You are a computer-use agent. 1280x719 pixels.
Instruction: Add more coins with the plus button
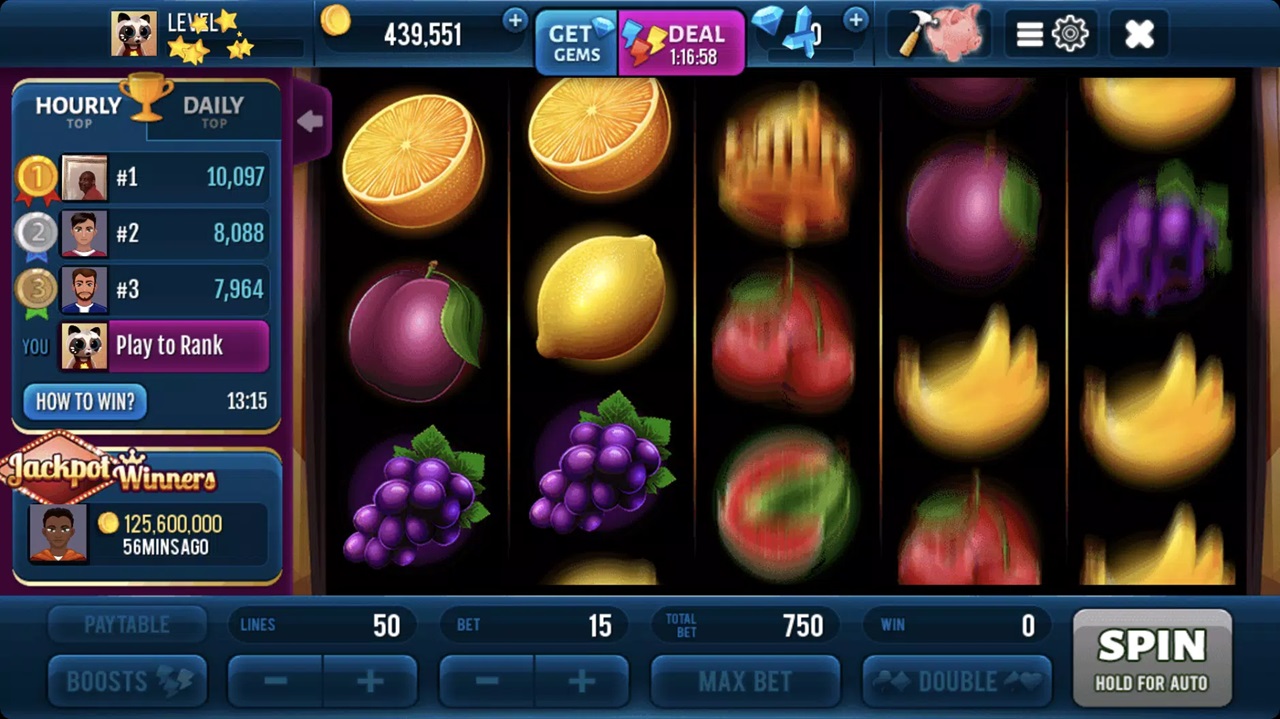pyautogui.click(x=515, y=20)
